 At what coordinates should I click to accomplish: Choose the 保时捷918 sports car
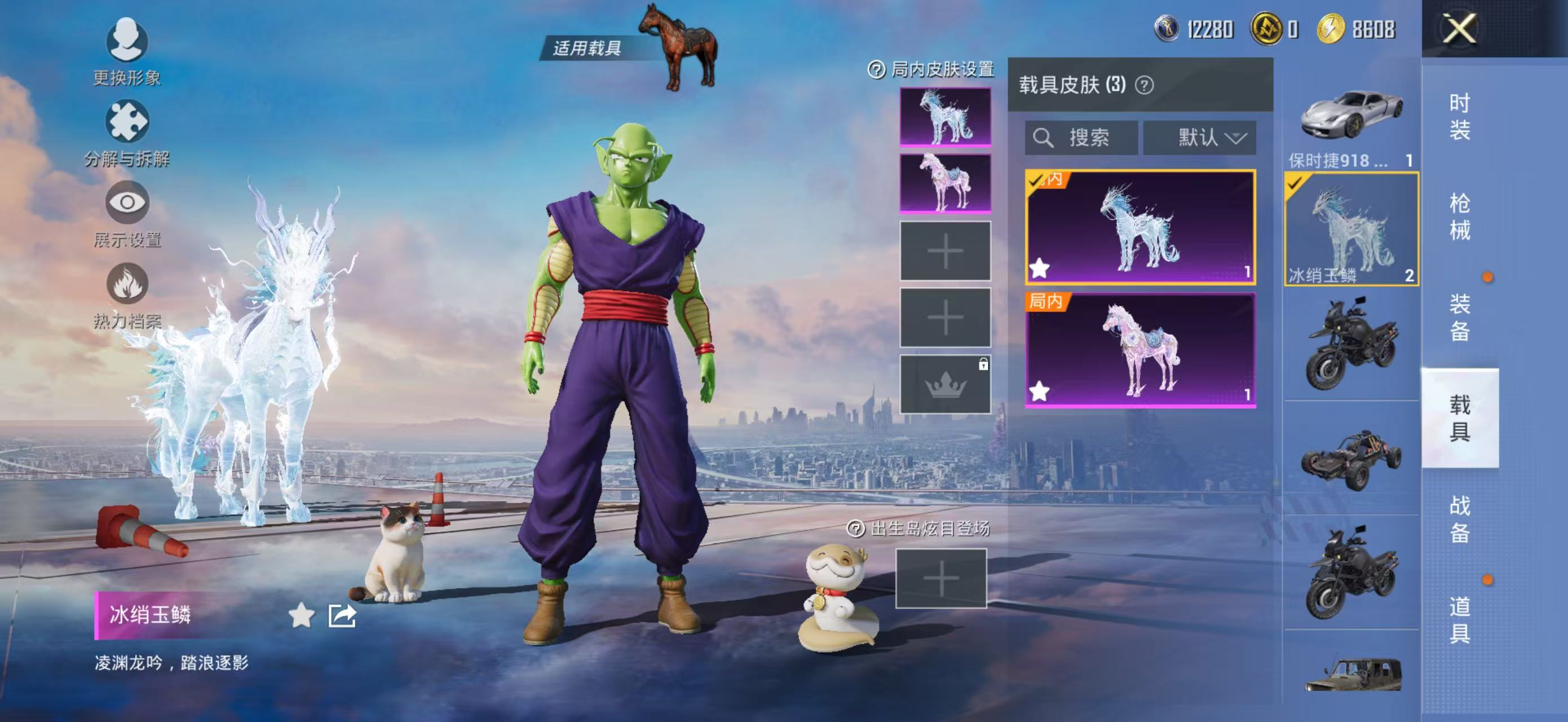point(1351,126)
